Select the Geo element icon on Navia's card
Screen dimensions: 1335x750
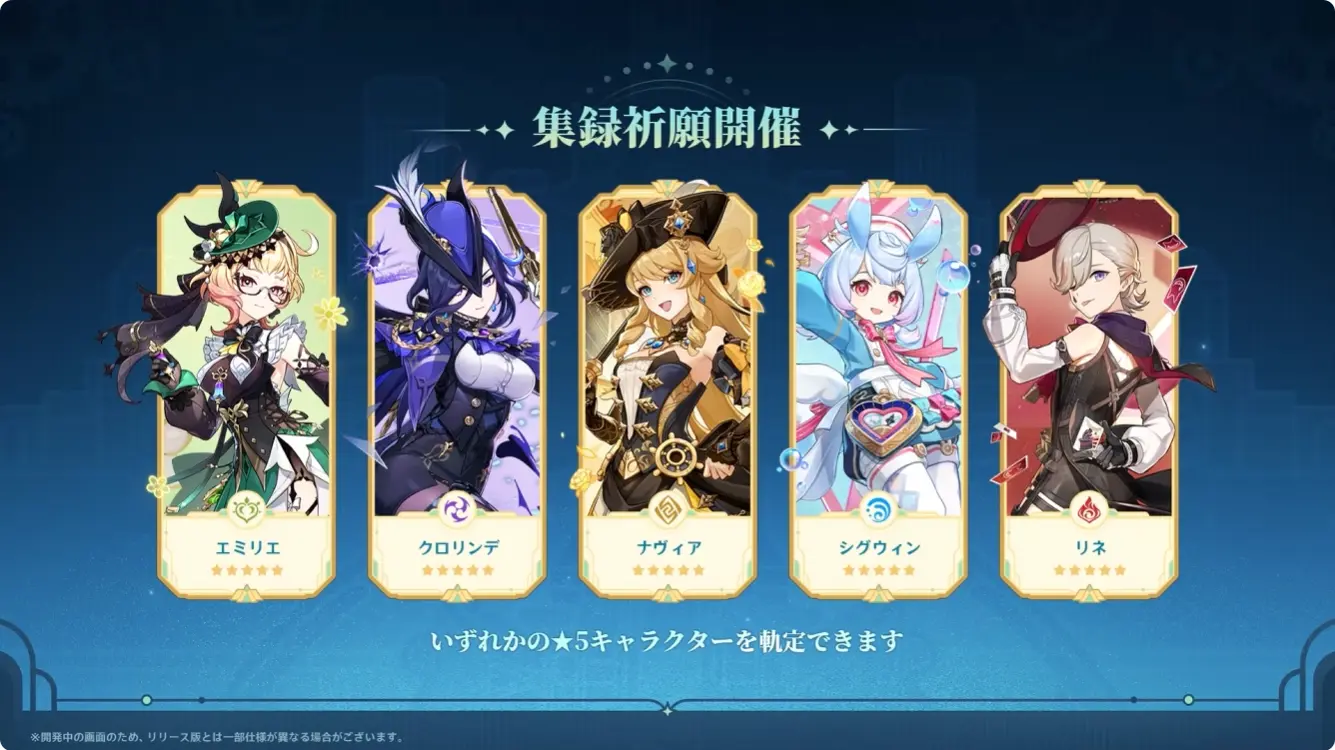click(668, 508)
